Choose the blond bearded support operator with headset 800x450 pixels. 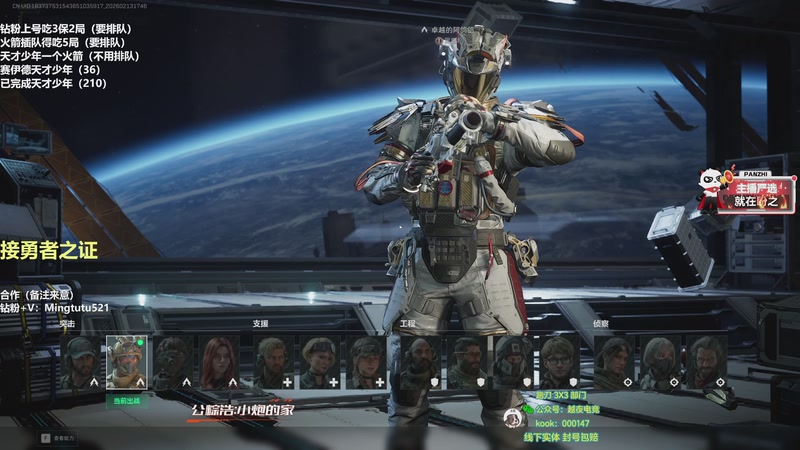coord(272,361)
